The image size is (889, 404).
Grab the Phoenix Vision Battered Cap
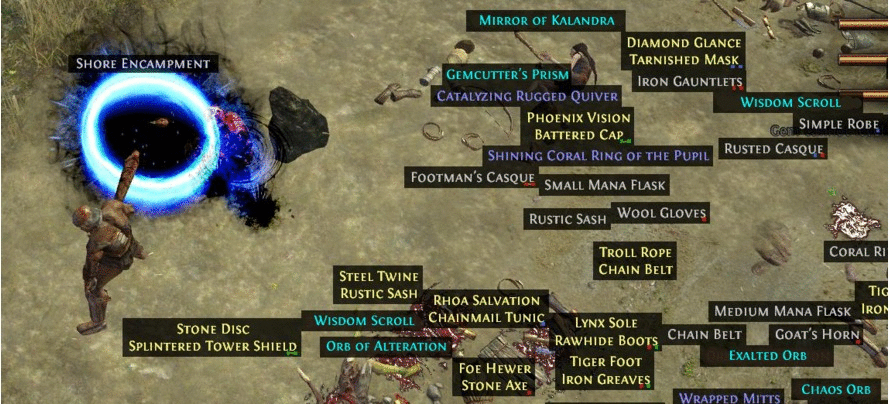coord(578,126)
